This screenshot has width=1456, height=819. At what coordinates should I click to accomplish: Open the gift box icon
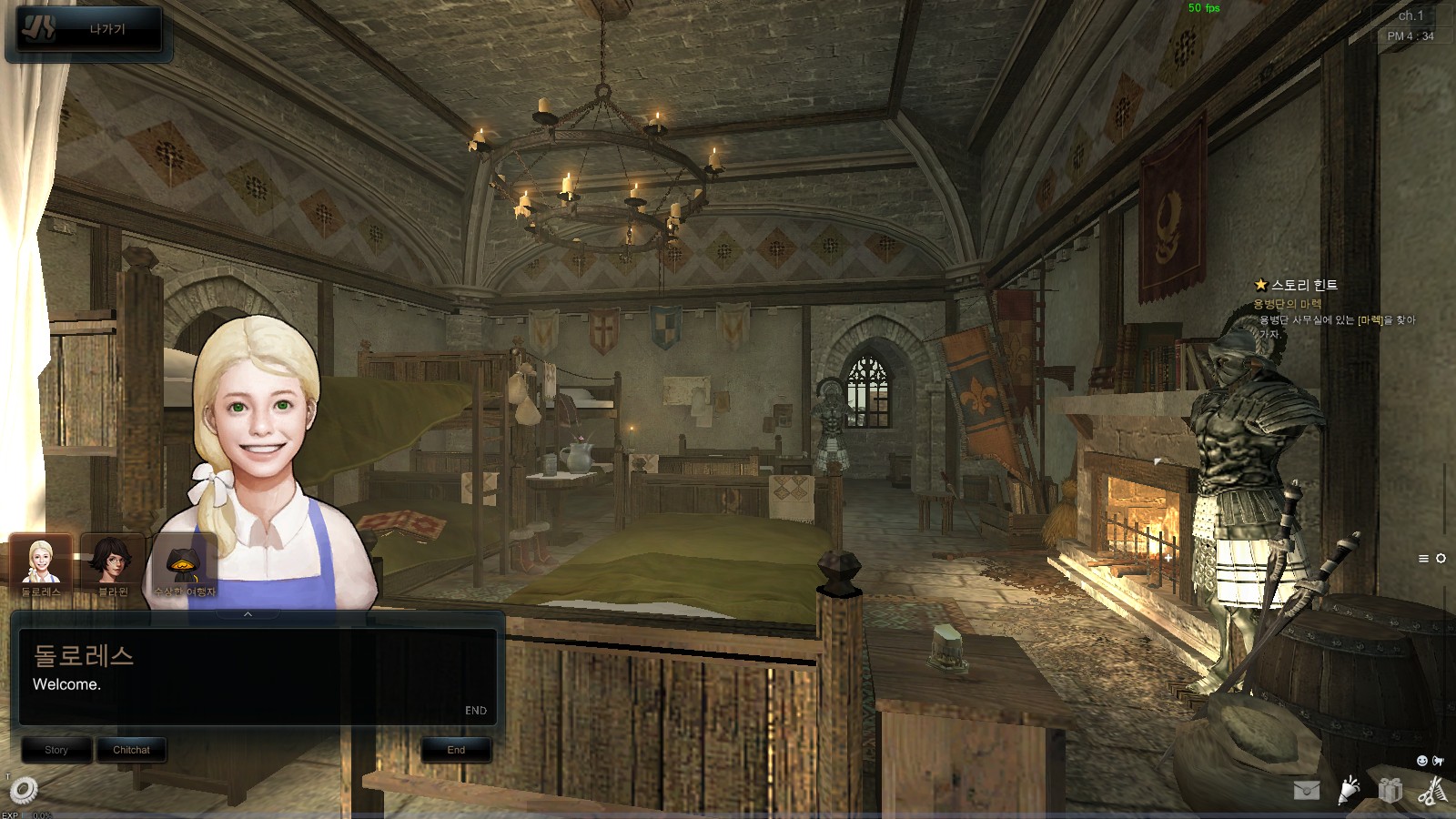(x=1390, y=790)
